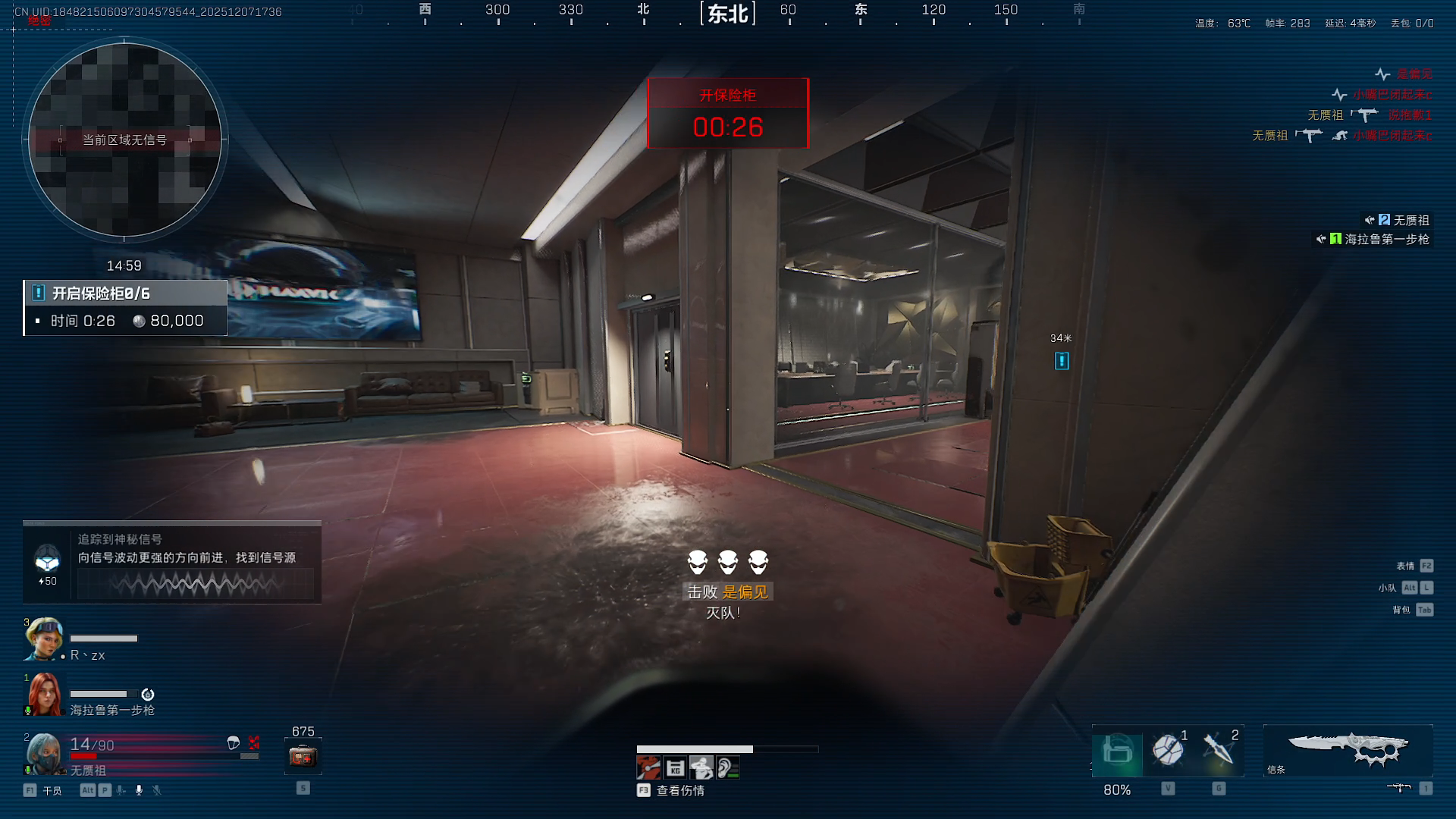Image resolution: width=1456 pixels, height=819 pixels.
Task: Open the mystery signal tracking panel
Action: click(172, 562)
